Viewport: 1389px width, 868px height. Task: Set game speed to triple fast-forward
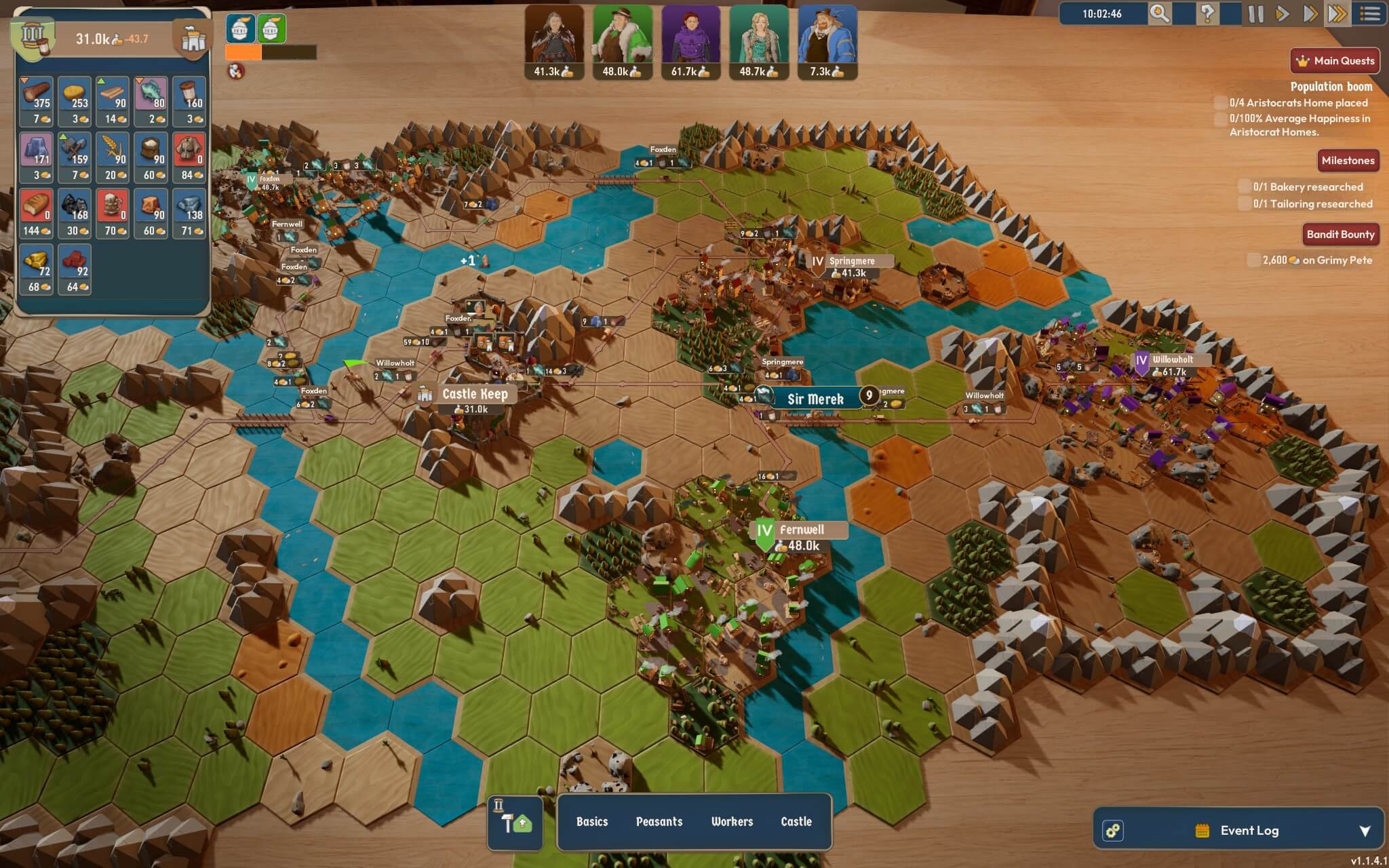click(x=1337, y=14)
